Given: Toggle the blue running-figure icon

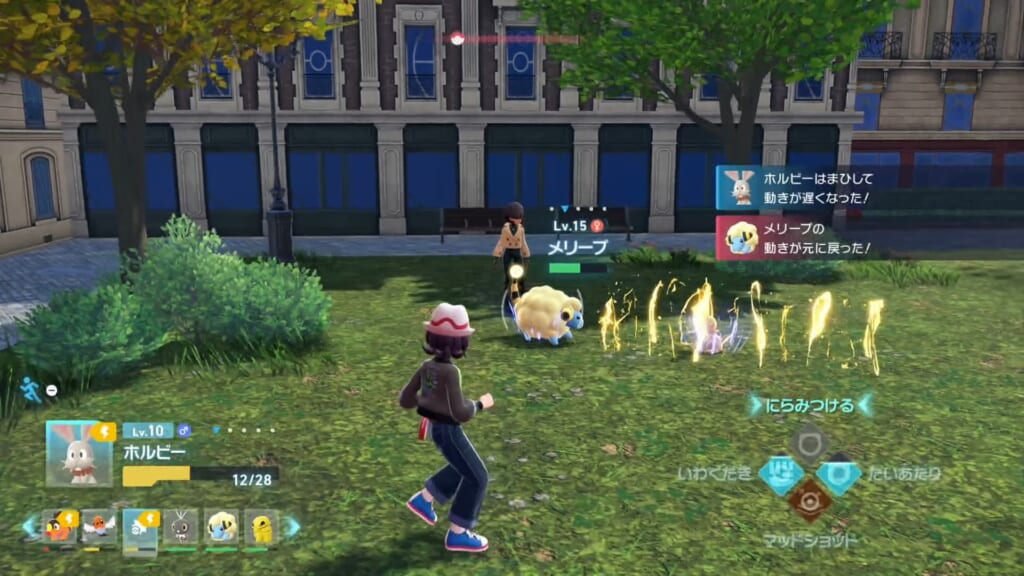Looking at the screenshot, I should pos(32,389).
